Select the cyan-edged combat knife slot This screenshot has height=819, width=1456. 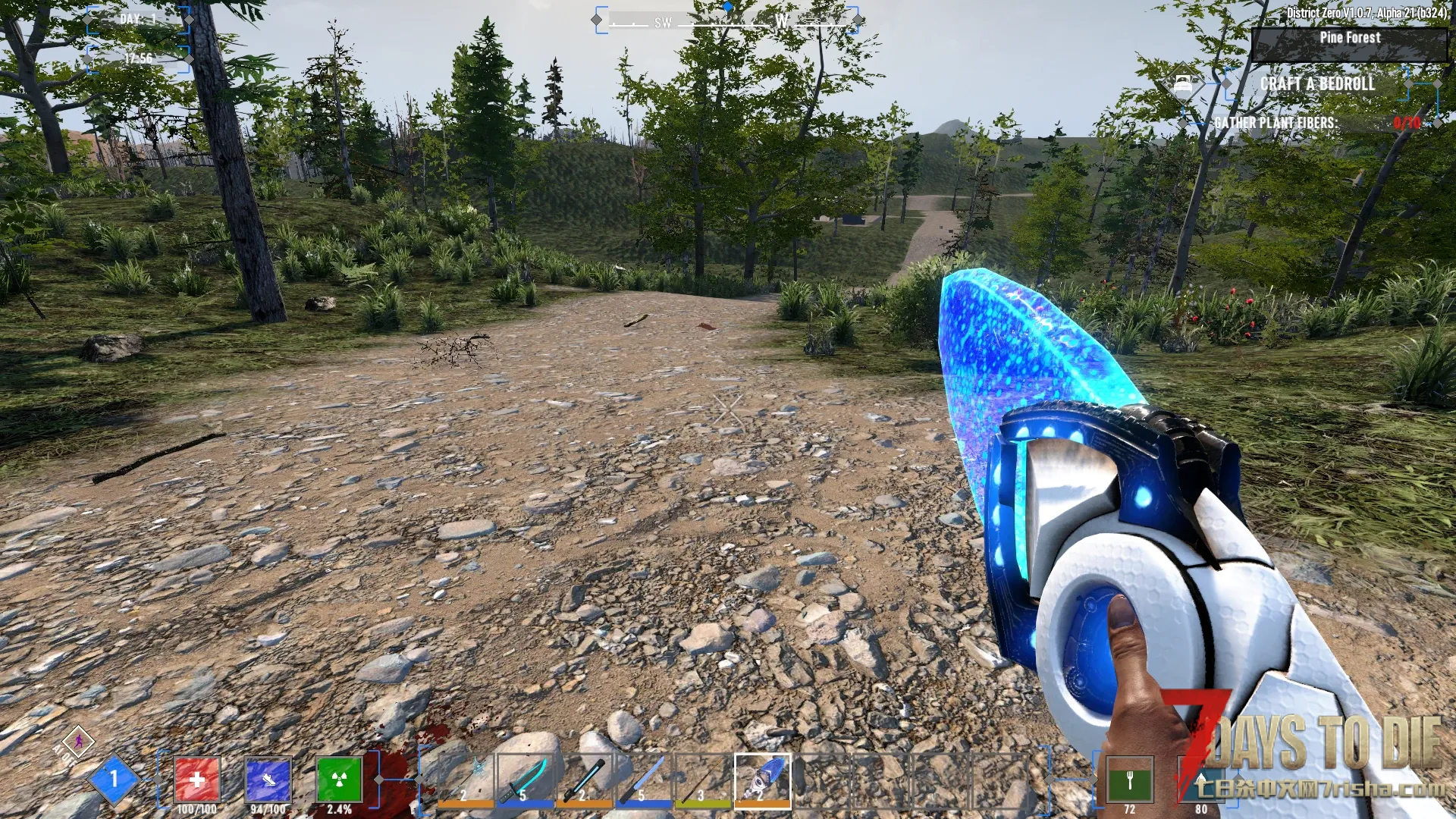tap(525, 778)
